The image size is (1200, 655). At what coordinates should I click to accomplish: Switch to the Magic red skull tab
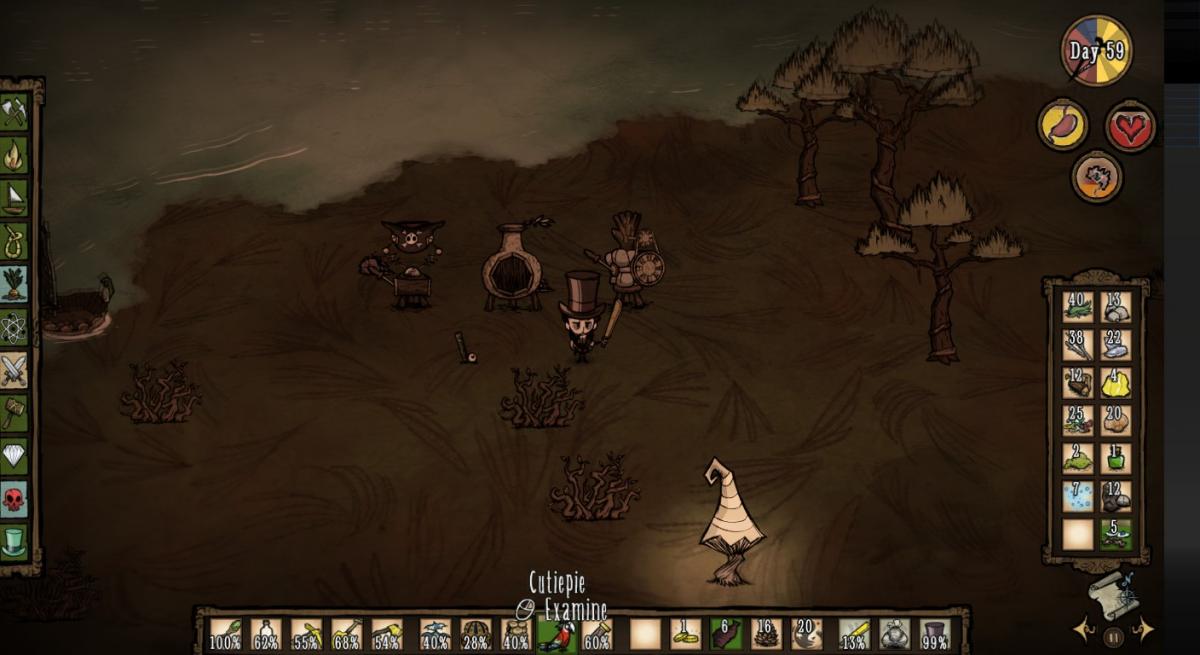[x=14, y=498]
